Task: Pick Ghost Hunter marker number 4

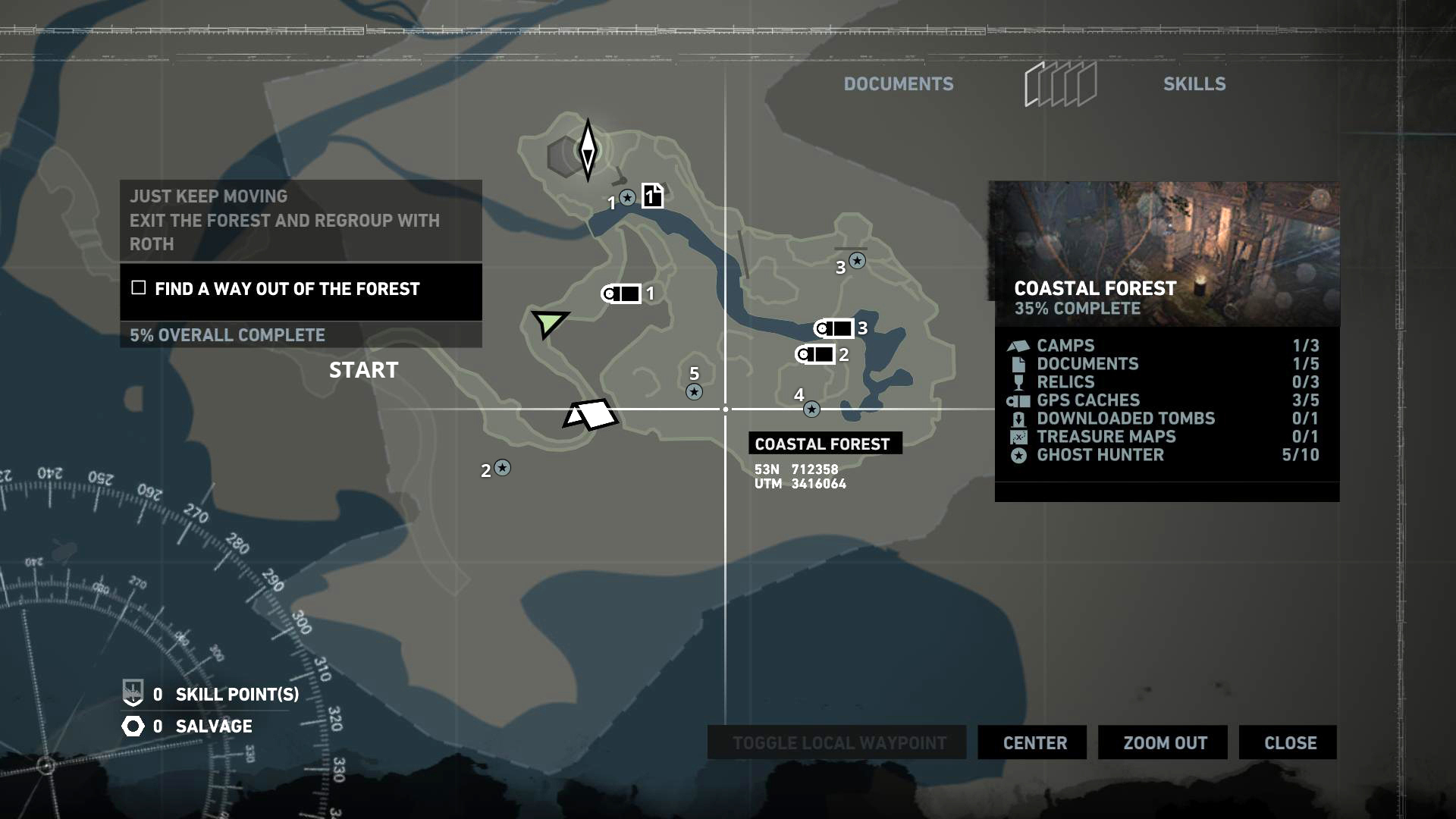Action: (x=811, y=409)
